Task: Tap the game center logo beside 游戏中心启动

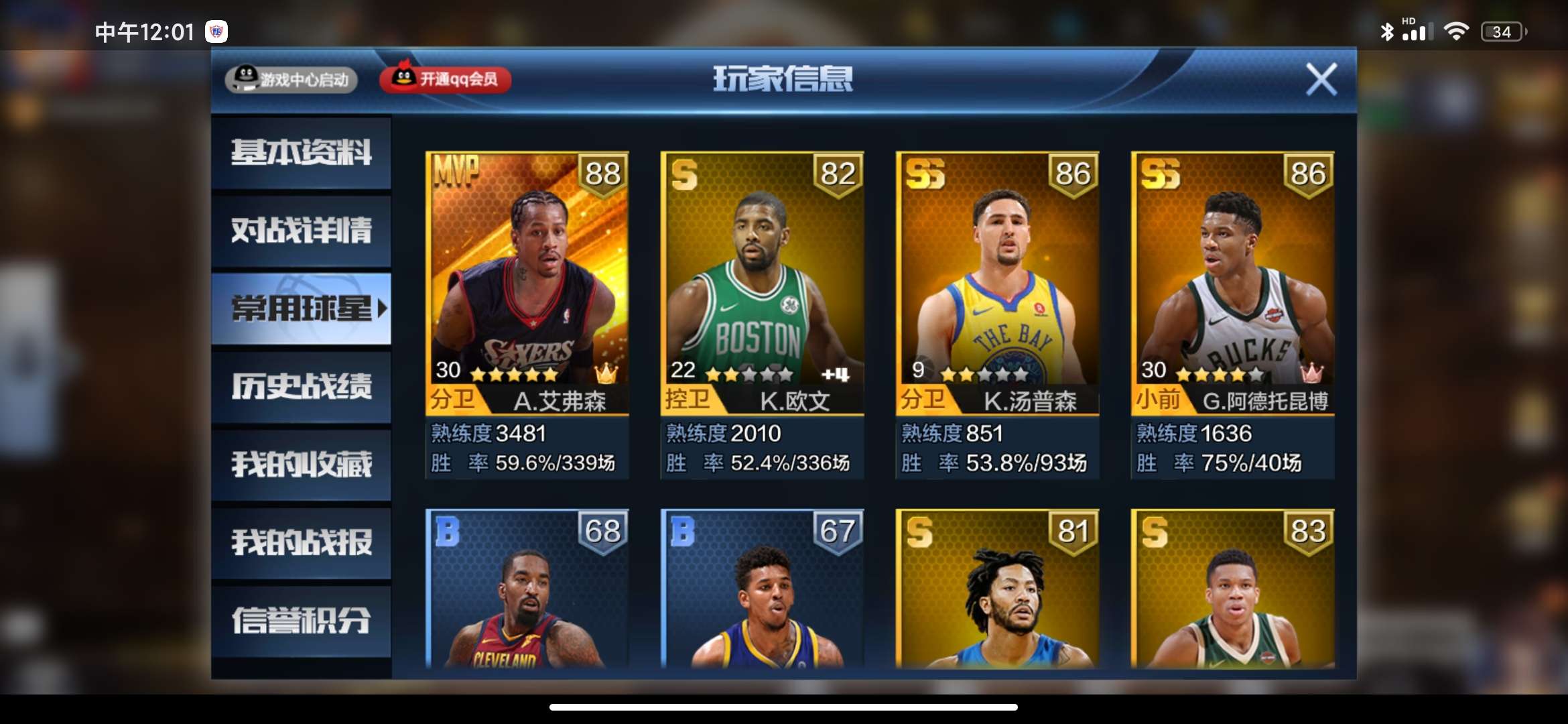Action: point(246,78)
